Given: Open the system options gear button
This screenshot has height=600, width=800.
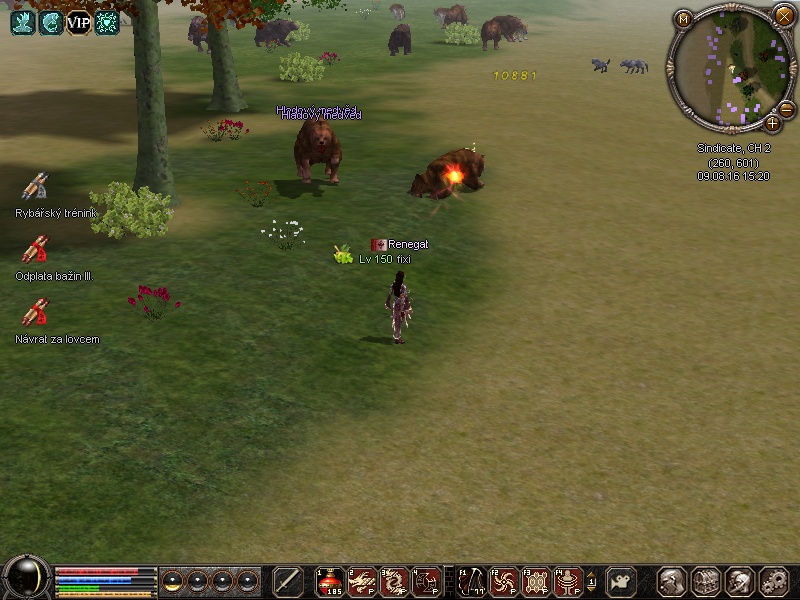Looking at the screenshot, I should click(774, 581).
